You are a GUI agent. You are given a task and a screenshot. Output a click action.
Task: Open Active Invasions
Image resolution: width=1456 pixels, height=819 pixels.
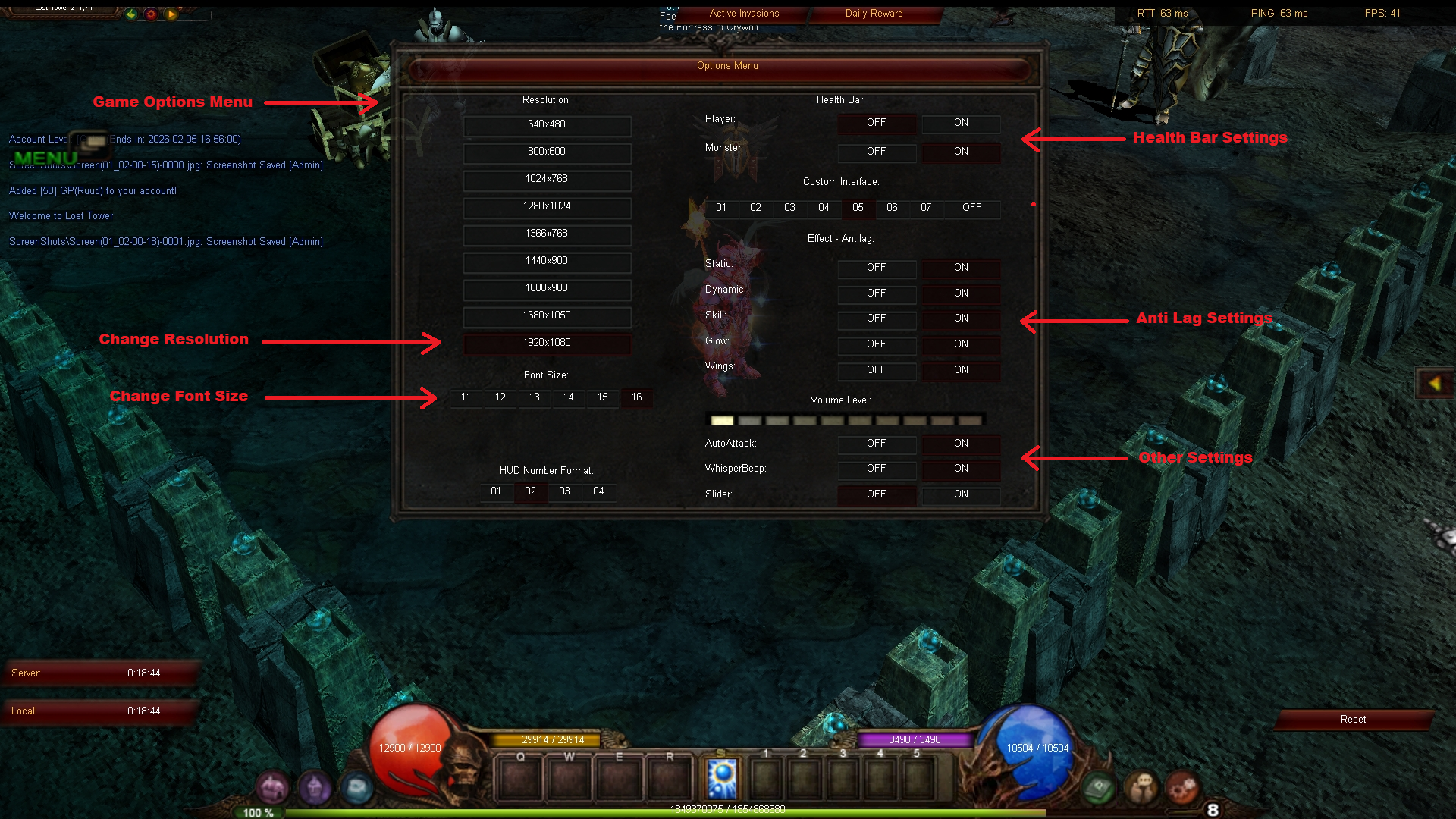click(743, 13)
